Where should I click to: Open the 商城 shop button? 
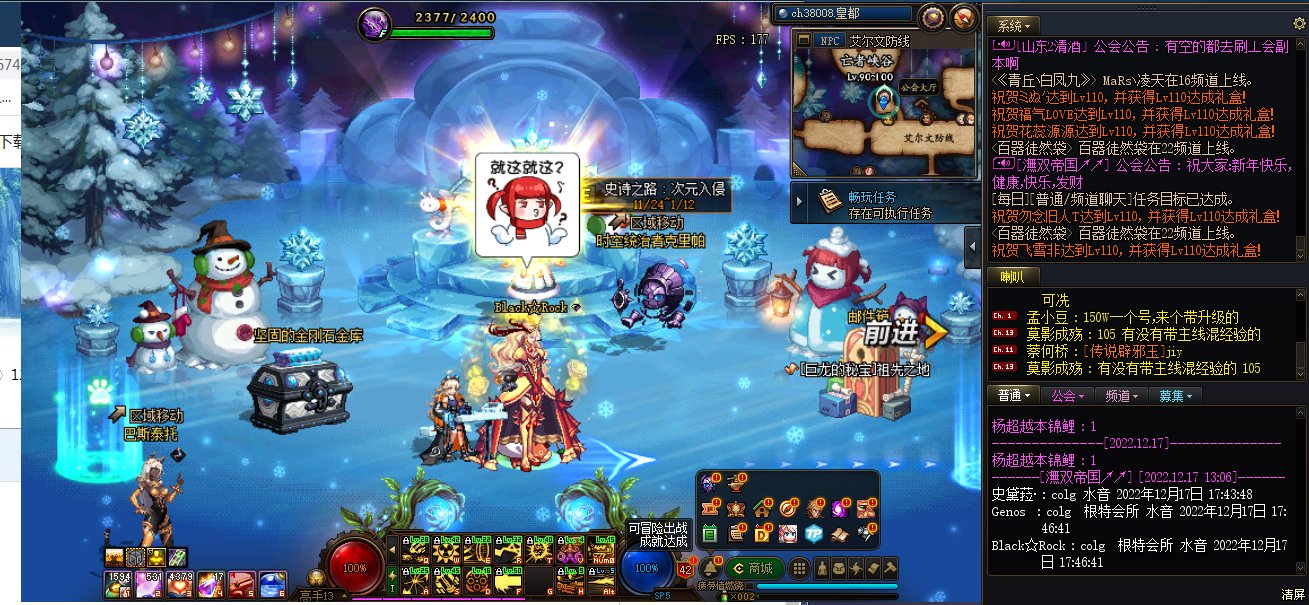click(753, 568)
